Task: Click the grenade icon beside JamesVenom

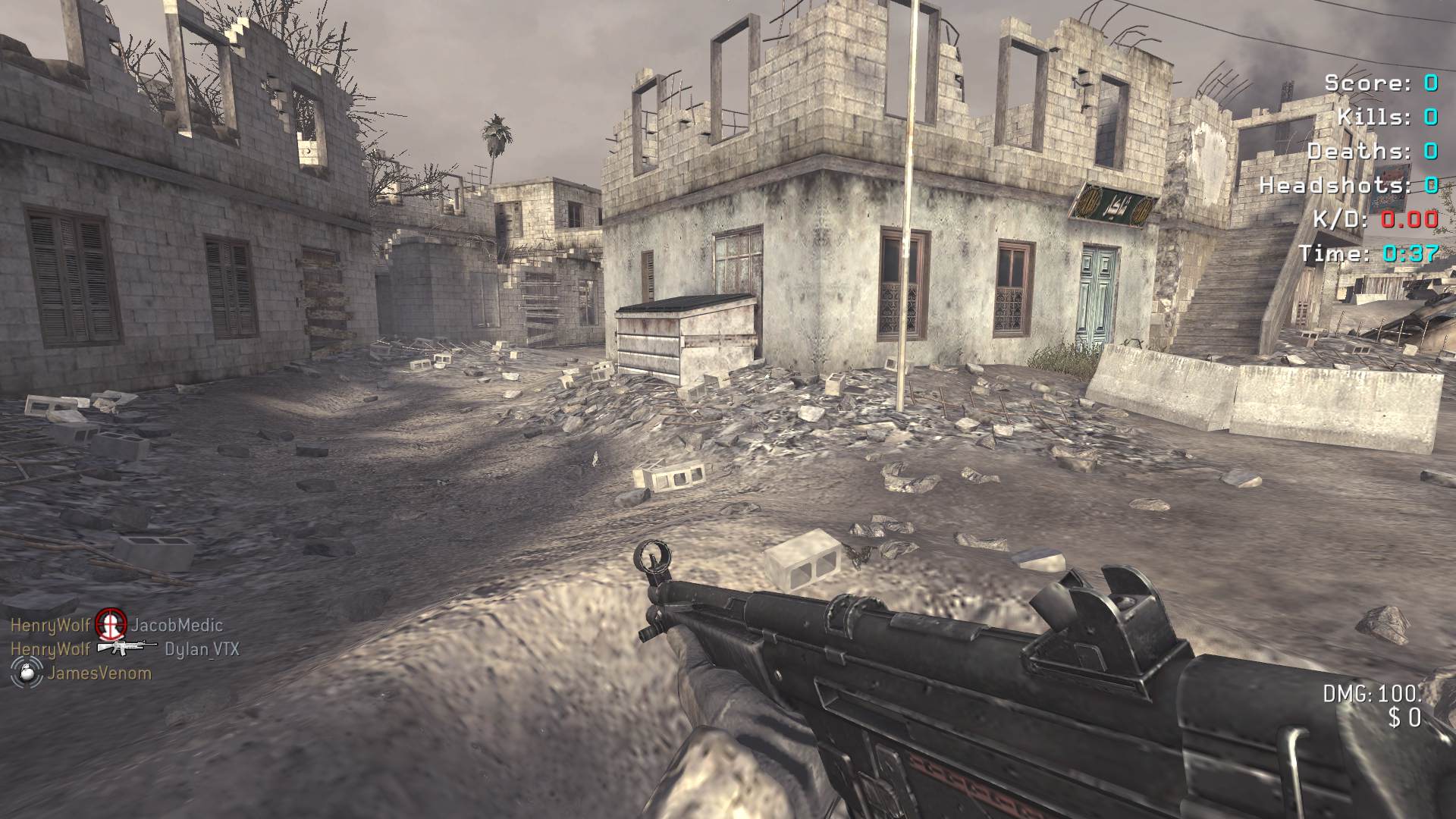Action: pyautogui.click(x=26, y=672)
